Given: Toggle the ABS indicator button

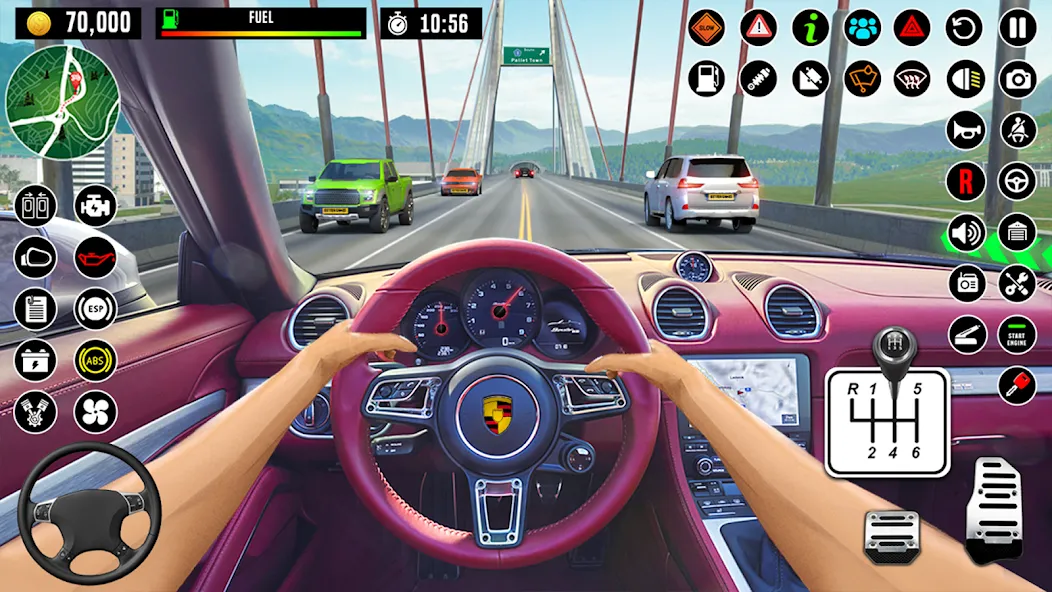Looking at the screenshot, I should pyautogui.click(x=96, y=360).
